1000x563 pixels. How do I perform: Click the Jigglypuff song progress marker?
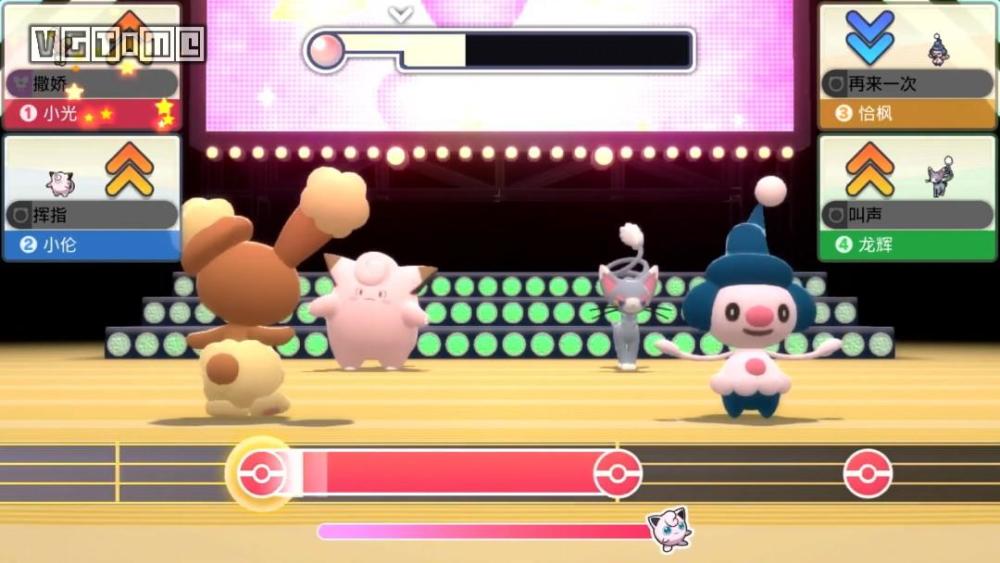(x=668, y=529)
